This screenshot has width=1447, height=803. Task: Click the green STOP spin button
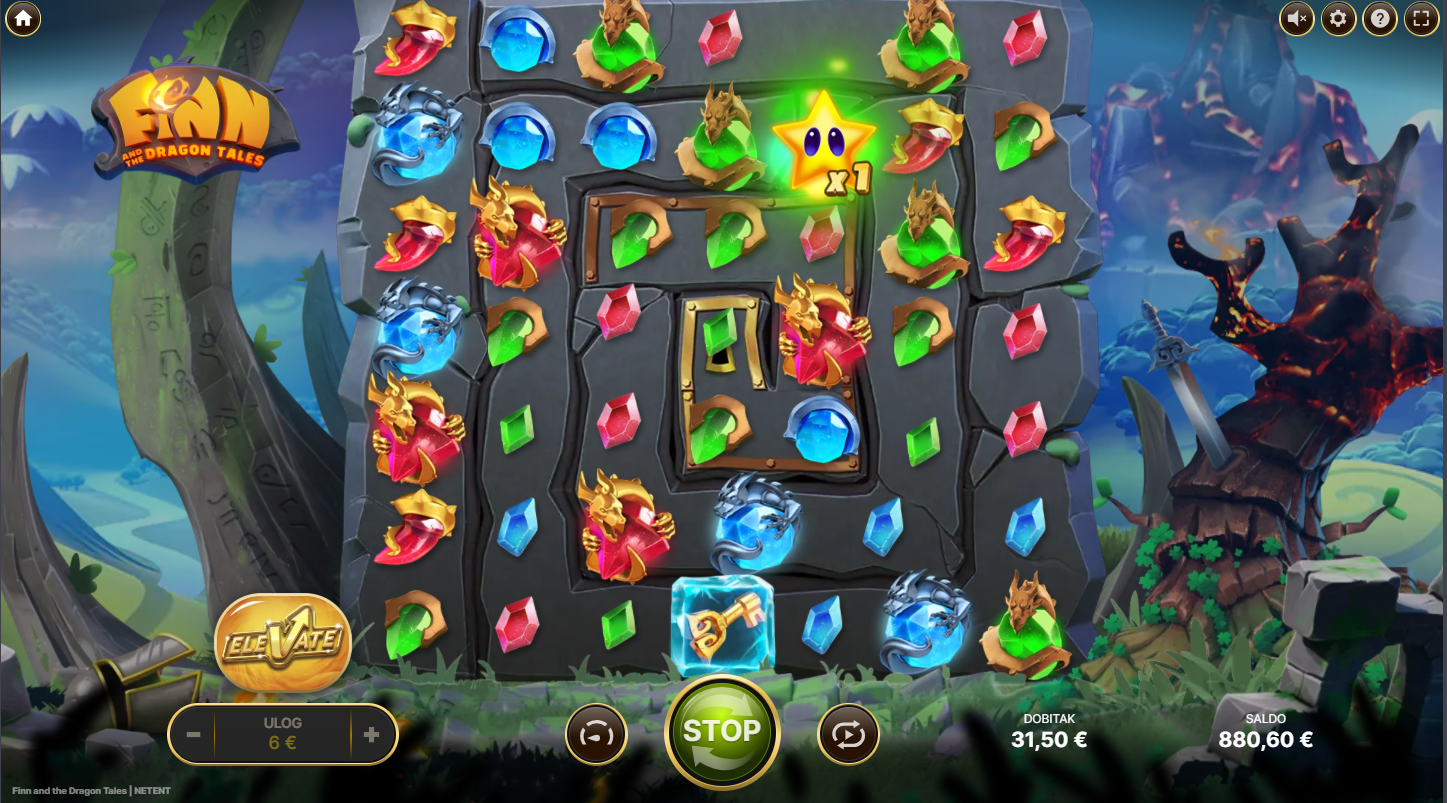[x=722, y=732]
